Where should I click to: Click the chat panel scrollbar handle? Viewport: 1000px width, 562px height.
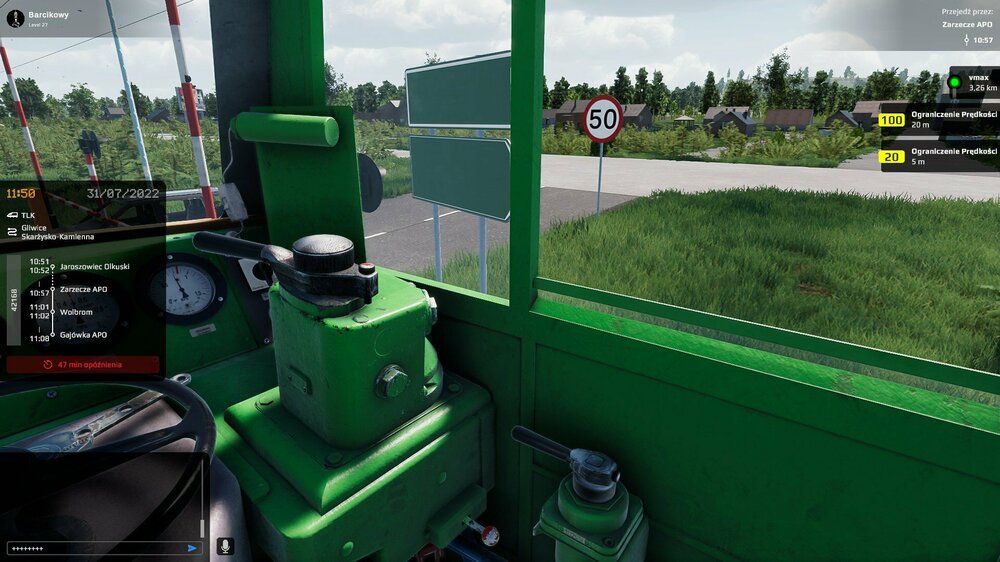[x=202, y=527]
